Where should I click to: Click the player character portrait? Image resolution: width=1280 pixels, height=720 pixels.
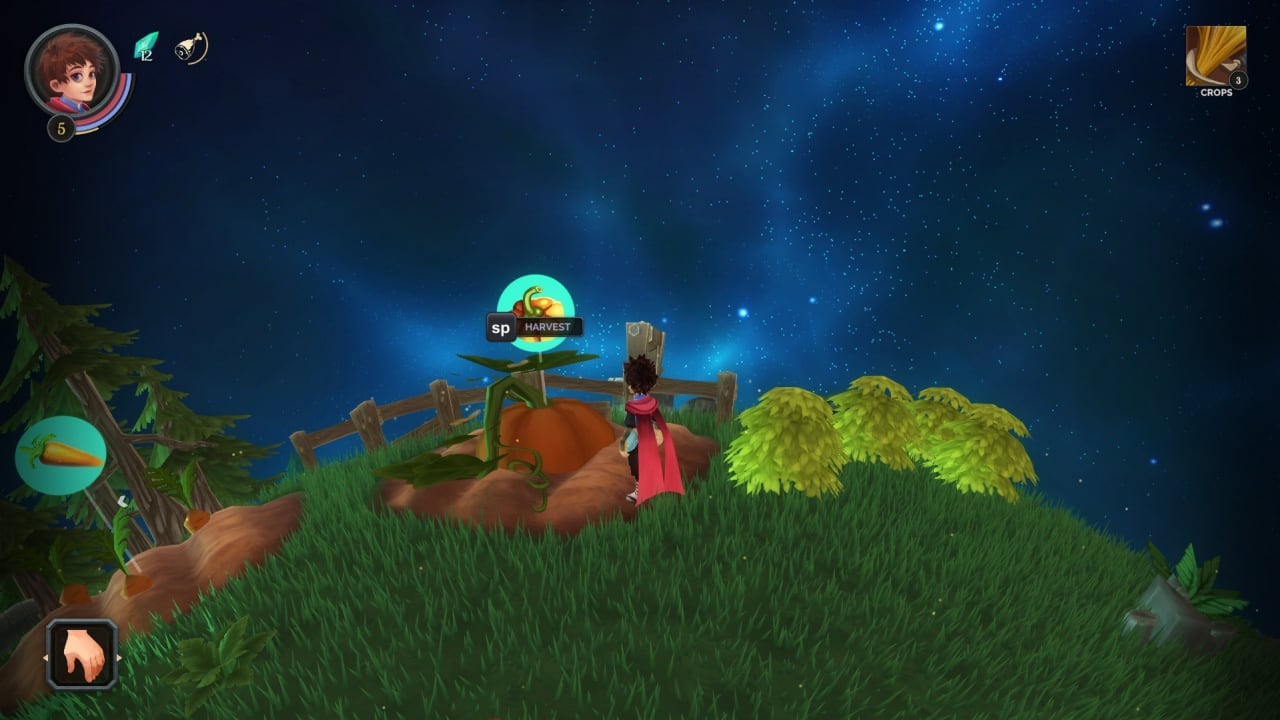click(x=71, y=72)
